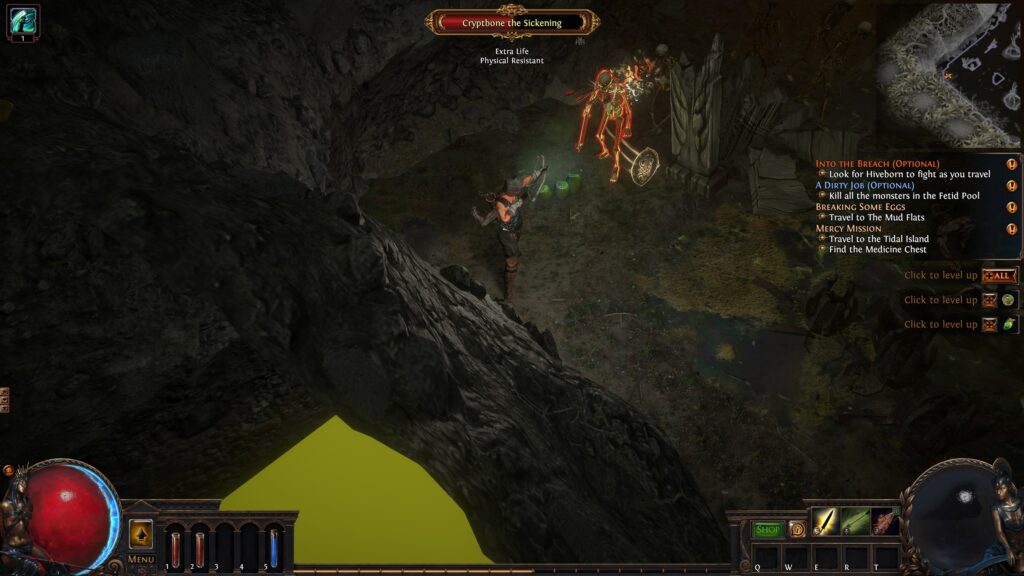Level up all gems with the ALL button
Viewport: 1024px width, 576px height.
(999, 276)
